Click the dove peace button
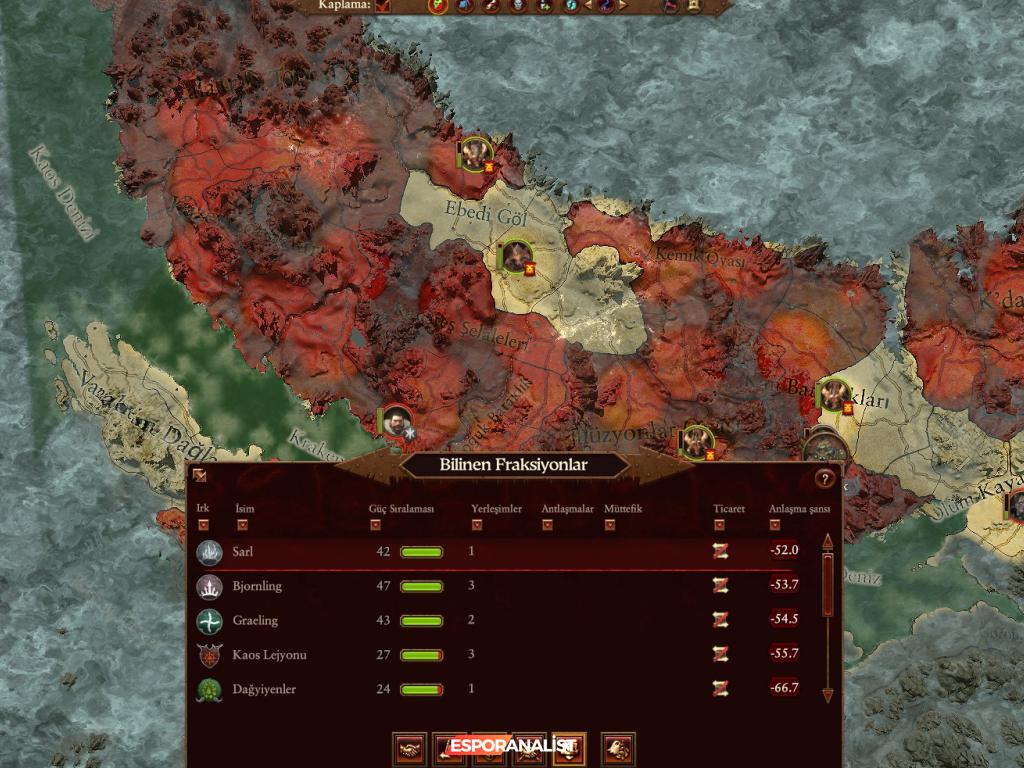 pyautogui.click(x=620, y=748)
